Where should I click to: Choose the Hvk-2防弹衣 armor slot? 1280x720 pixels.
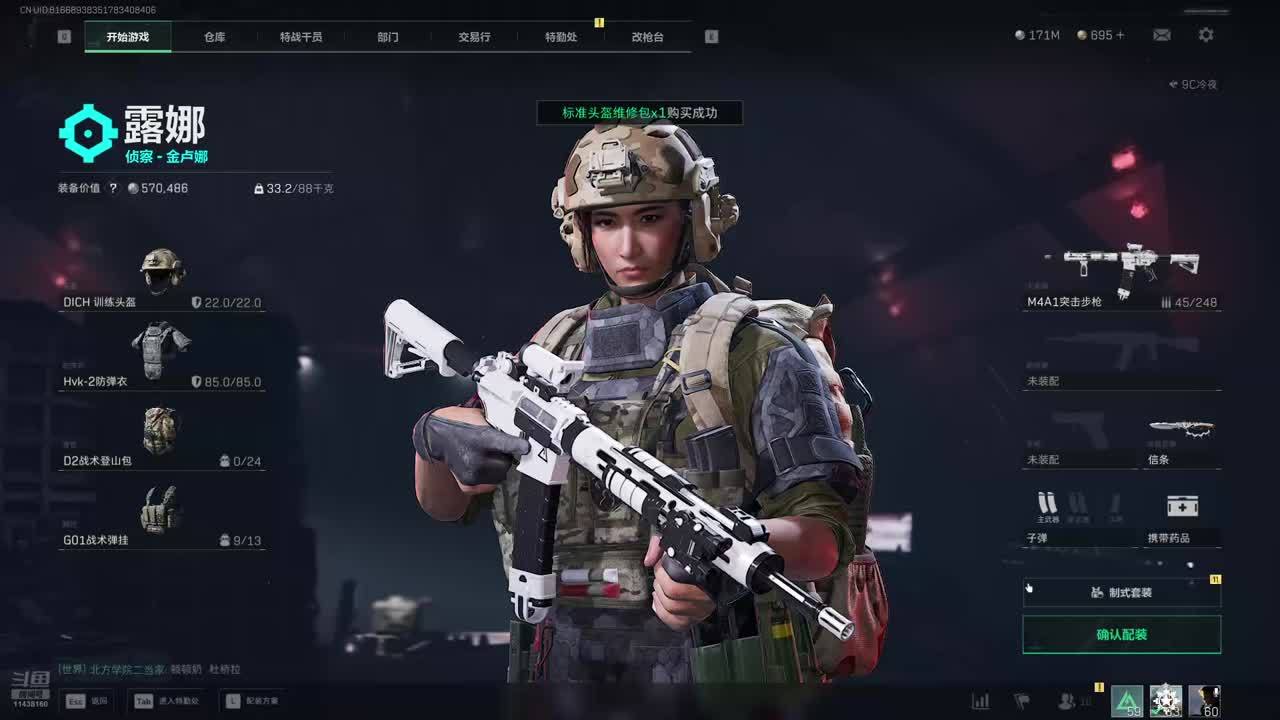(x=162, y=358)
